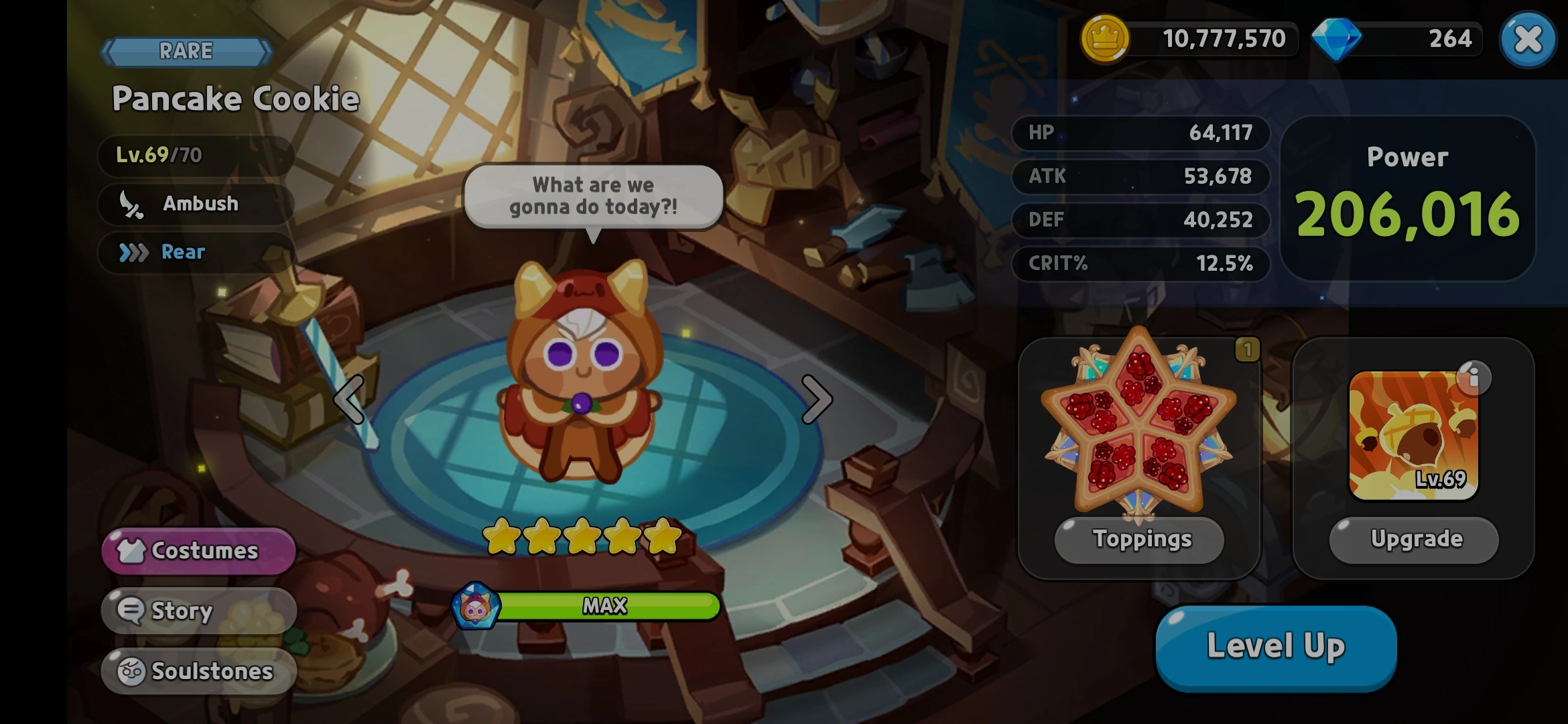Close the cookie detail screen

click(1527, 40)
